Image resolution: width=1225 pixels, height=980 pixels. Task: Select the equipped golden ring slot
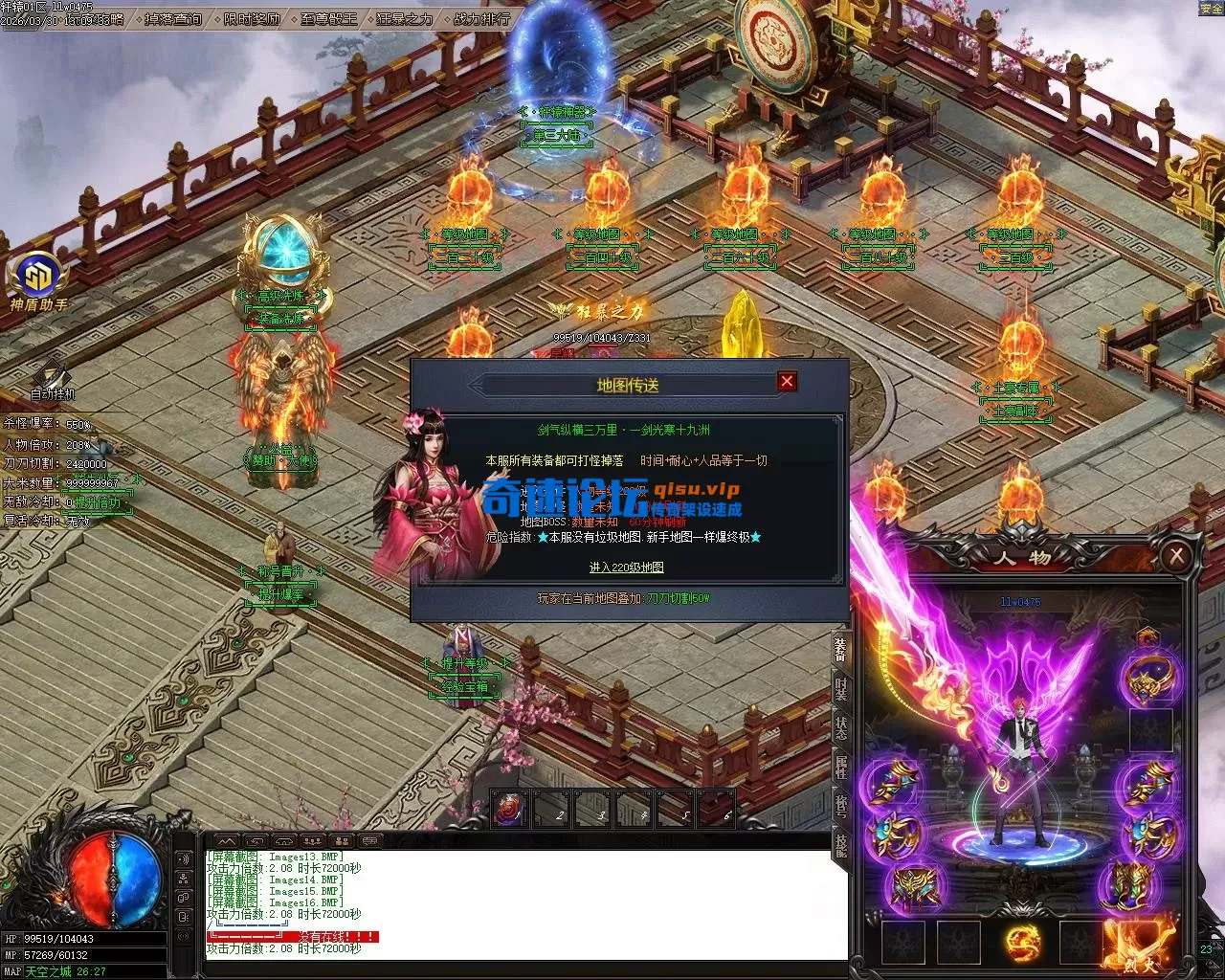click(1151, 679)
